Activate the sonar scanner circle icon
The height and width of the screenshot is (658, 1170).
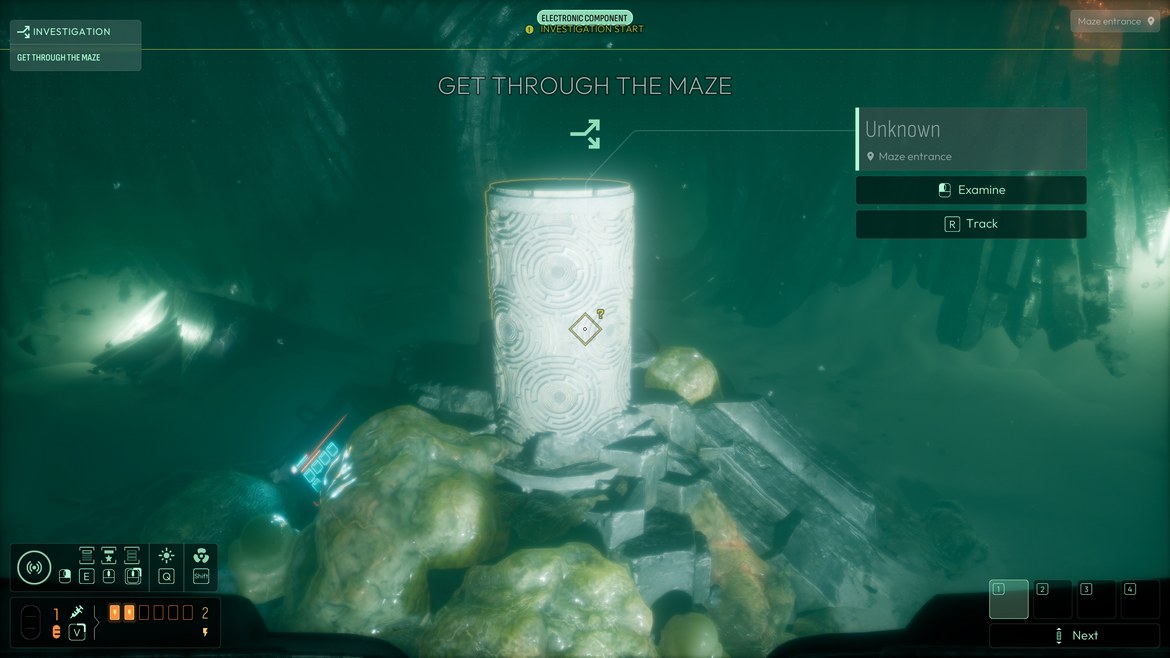click(34, 567)
